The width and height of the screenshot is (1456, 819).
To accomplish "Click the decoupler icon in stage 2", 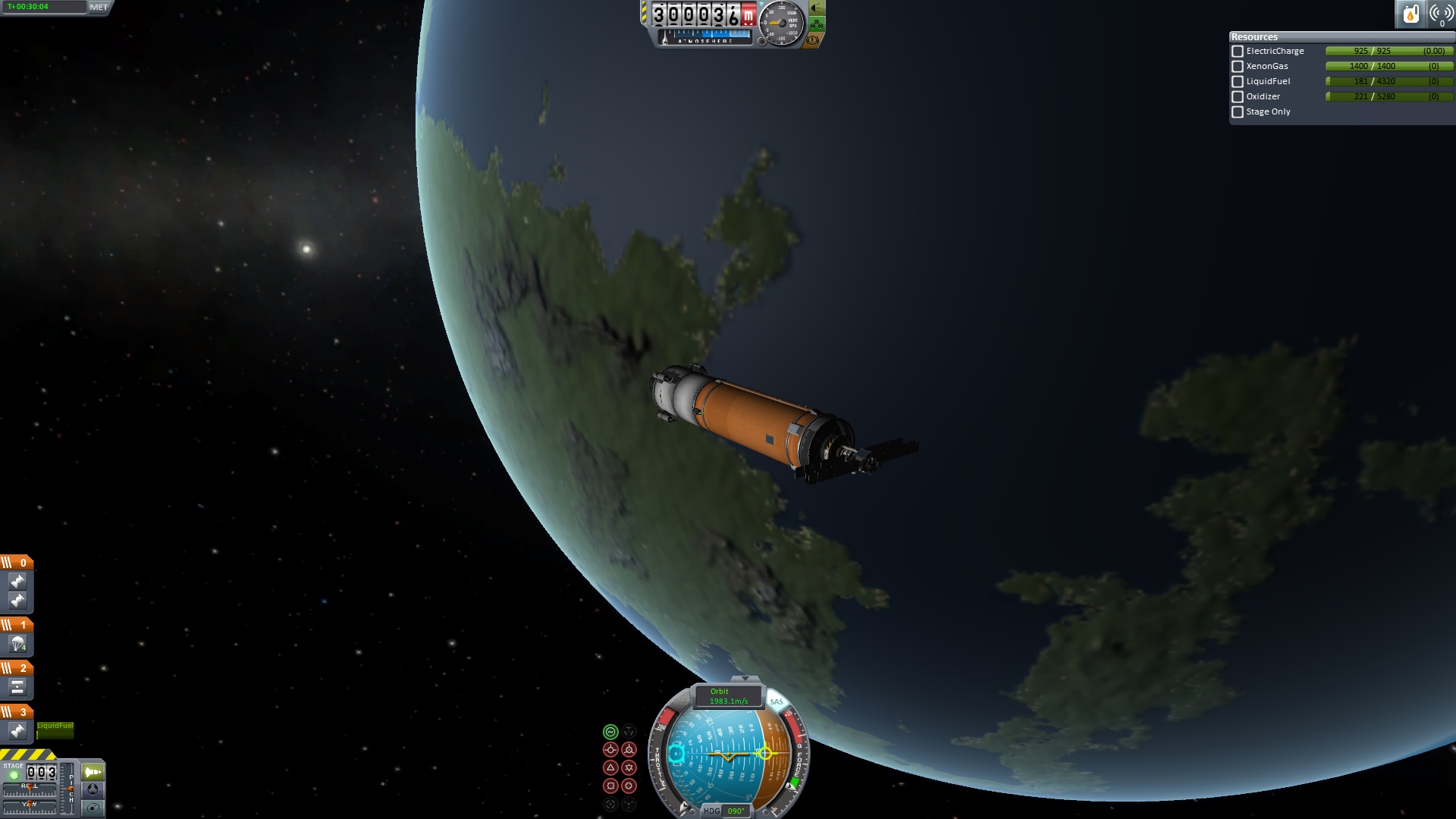I will tap(17, 688).
